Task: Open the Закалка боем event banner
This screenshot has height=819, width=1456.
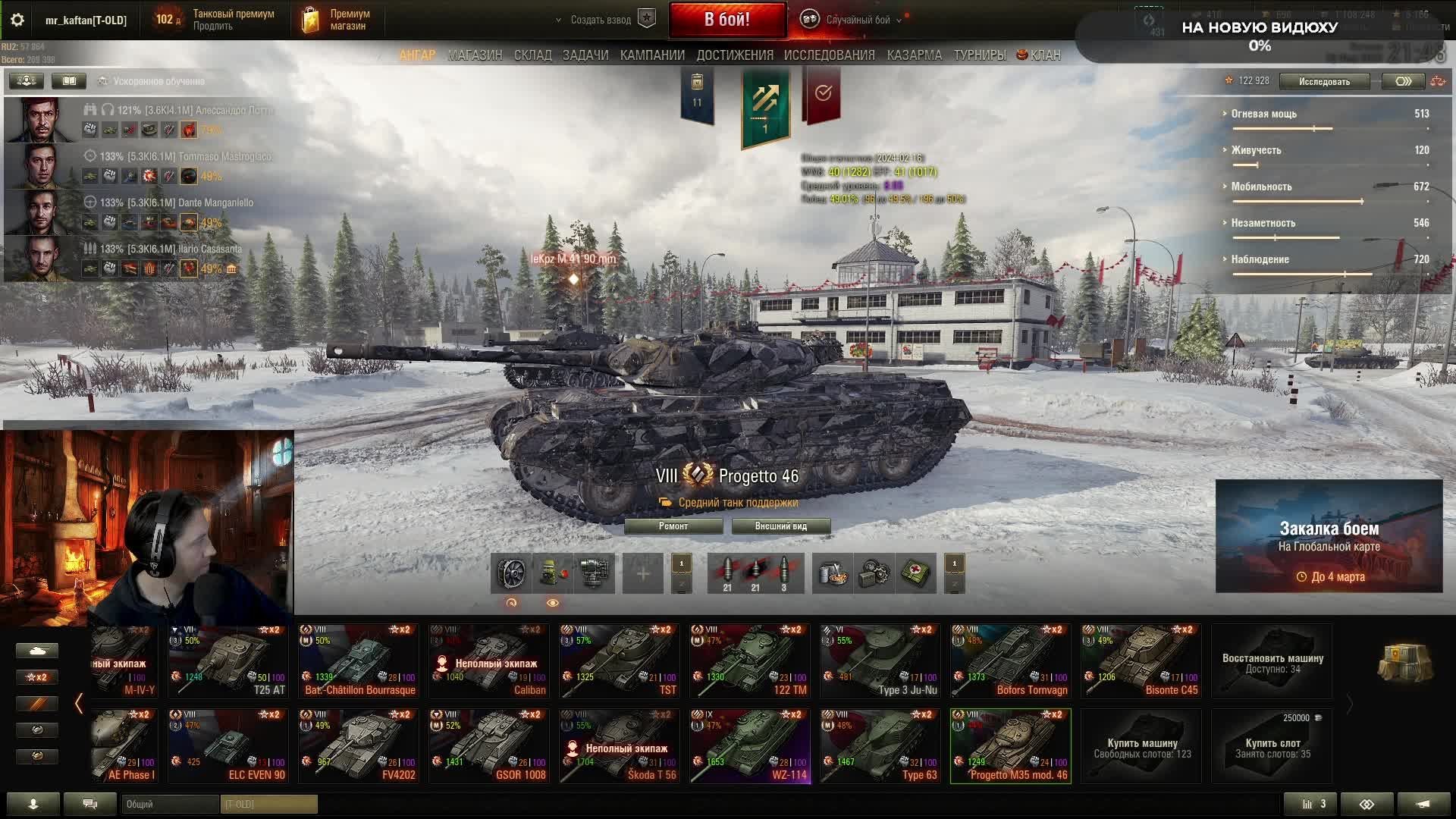Action: [x=1329, y=536]
